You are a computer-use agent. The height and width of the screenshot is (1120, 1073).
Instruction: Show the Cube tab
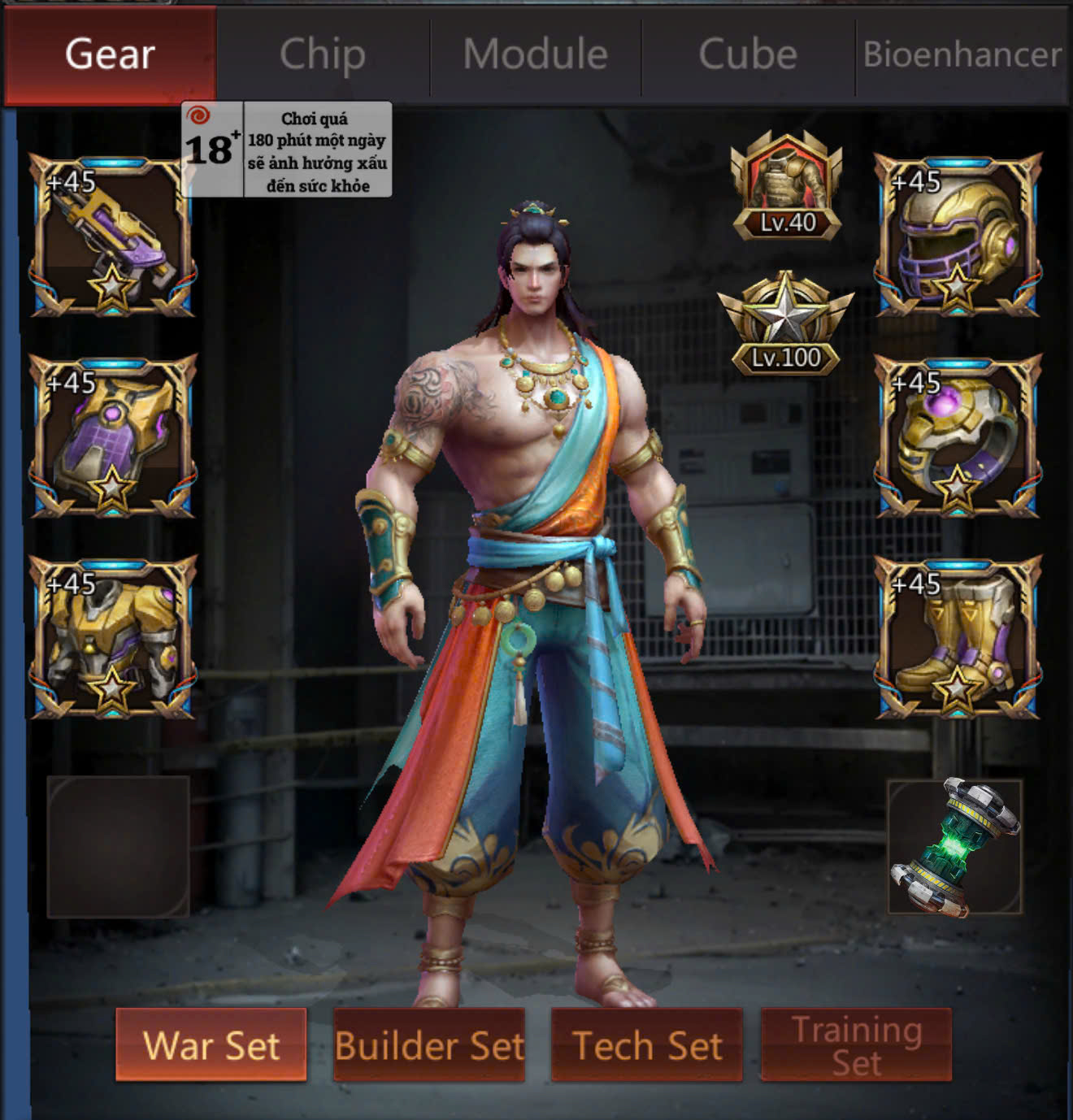(x=748, y=54)
